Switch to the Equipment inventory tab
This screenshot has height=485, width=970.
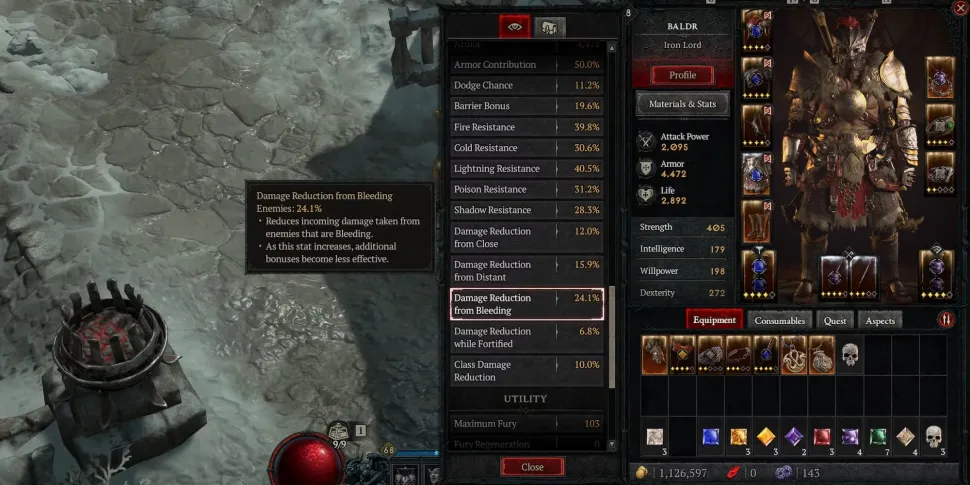pyautogui.click(x=714, y=320)
